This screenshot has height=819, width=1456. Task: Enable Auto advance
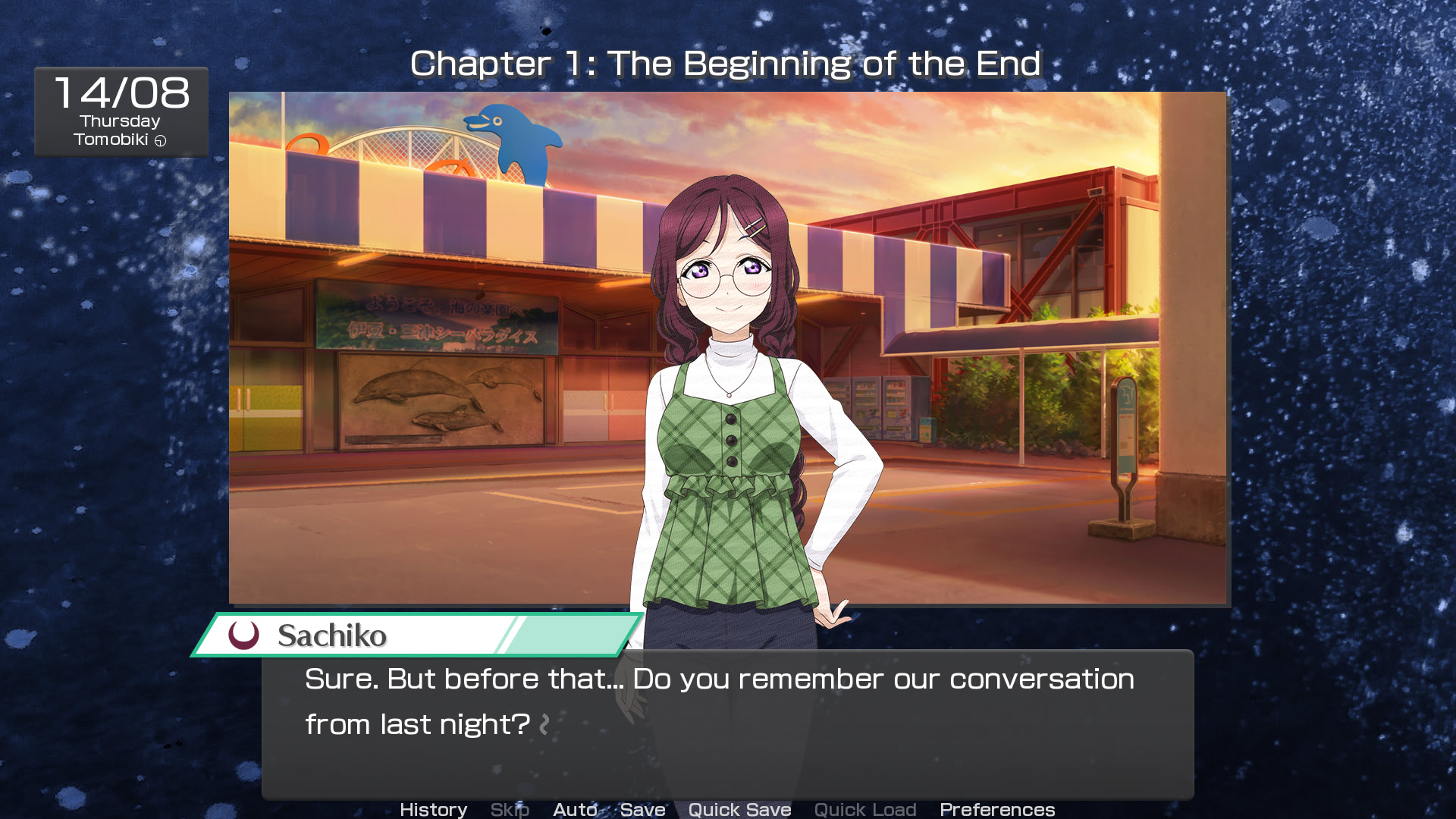(x=575, y=809)
